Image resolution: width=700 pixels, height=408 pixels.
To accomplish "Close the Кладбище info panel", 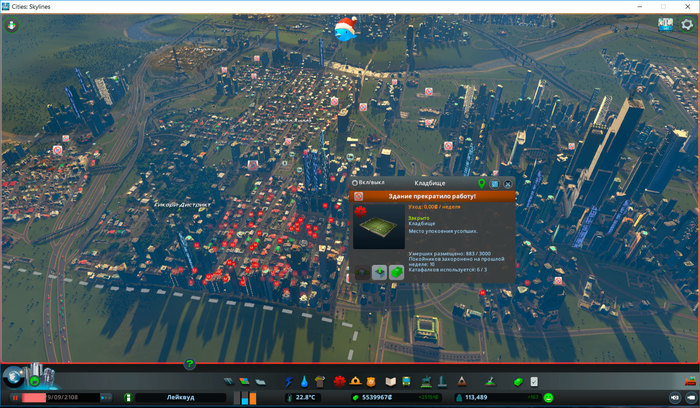I will pos(508,184).
